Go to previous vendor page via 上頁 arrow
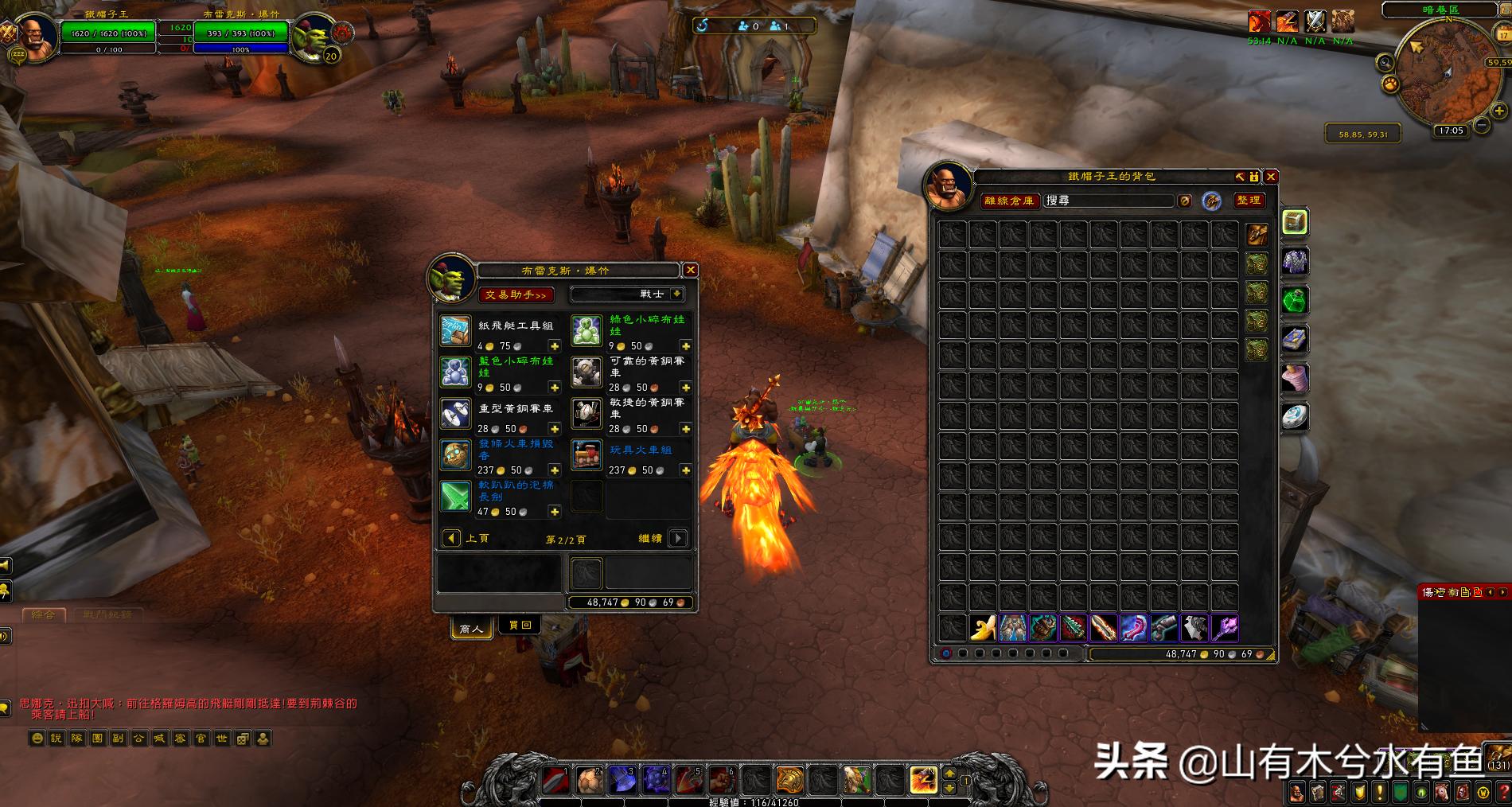Image resolution: width=1512 pixels, height=807 pixels. click(x=450, y=538)
